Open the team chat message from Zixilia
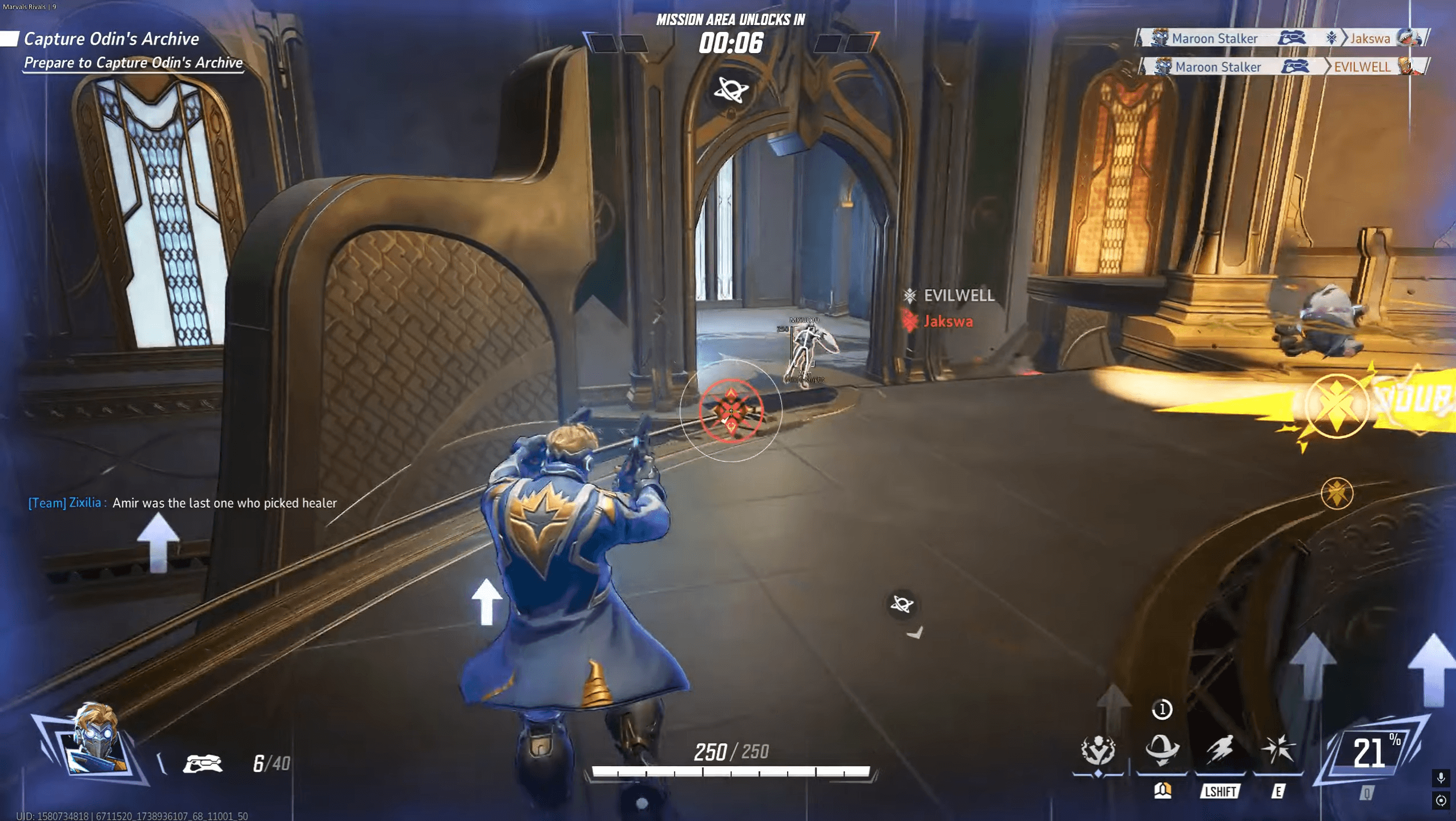The width and height of the screenshot is (1456, 821). [183, 503]
